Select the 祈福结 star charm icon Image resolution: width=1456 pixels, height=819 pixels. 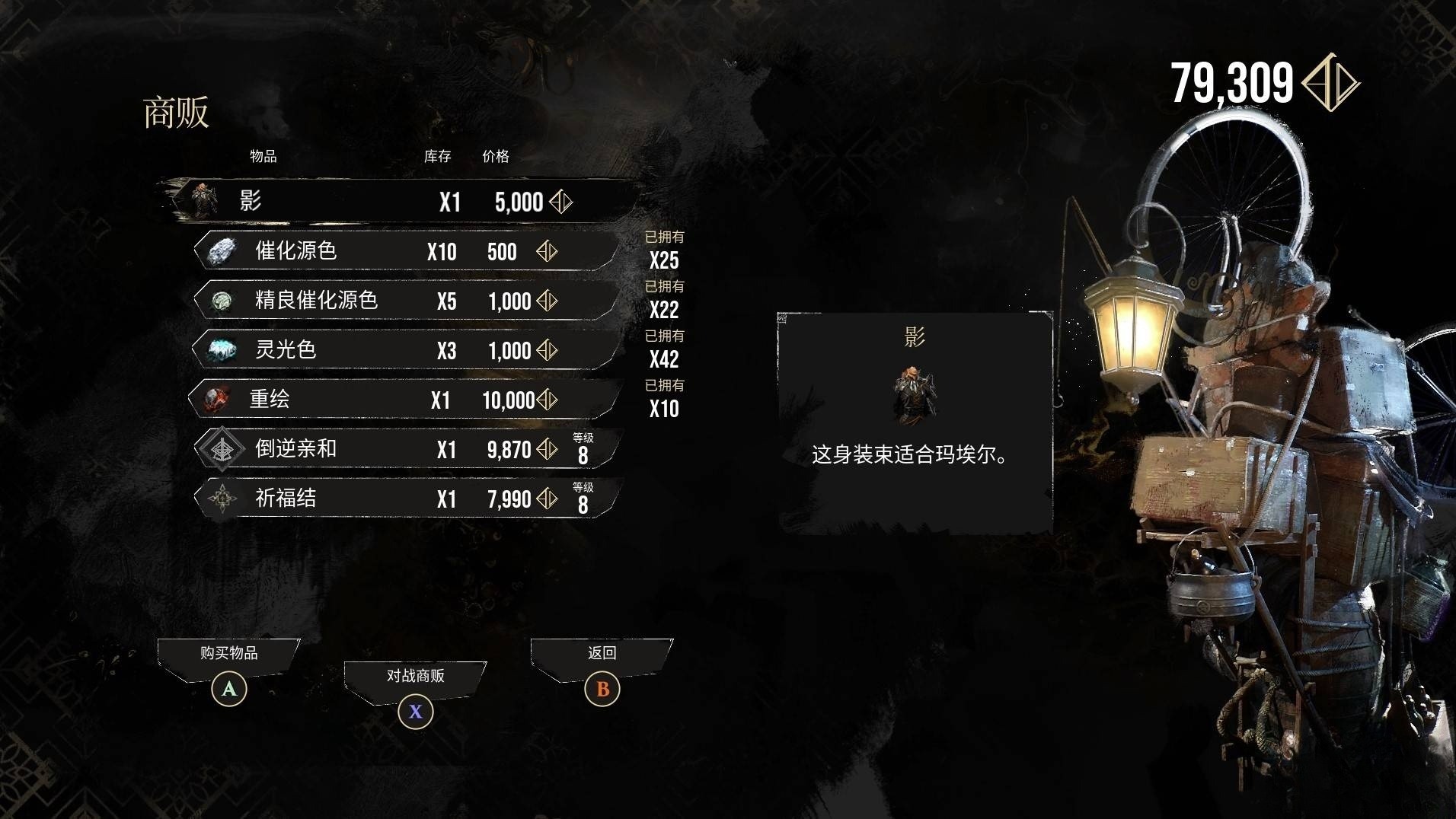point(221,499)
